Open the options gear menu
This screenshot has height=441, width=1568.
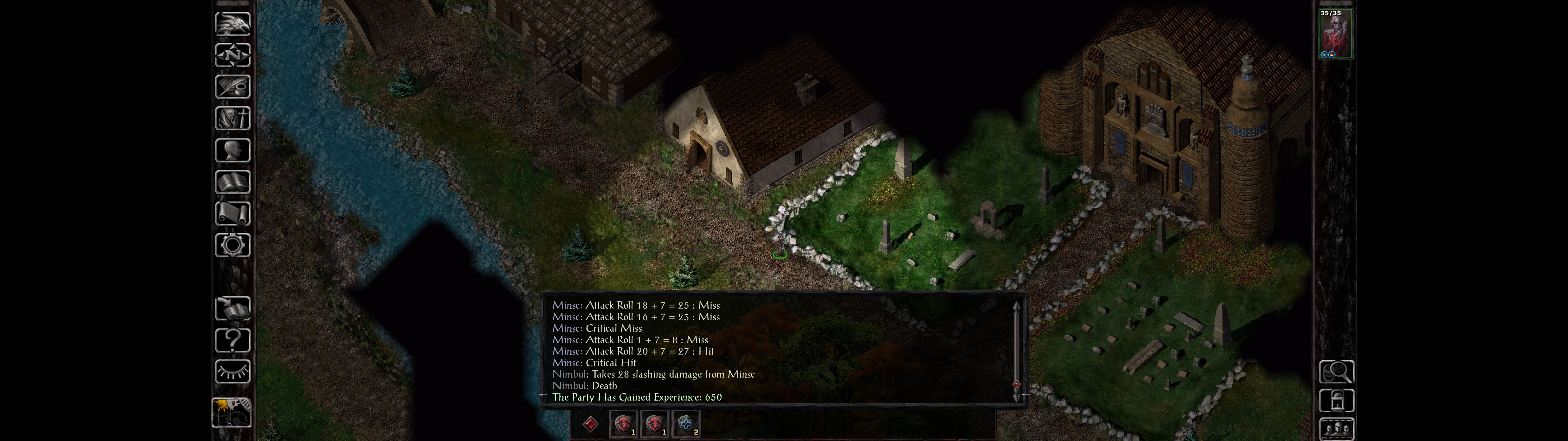[232, 245]
